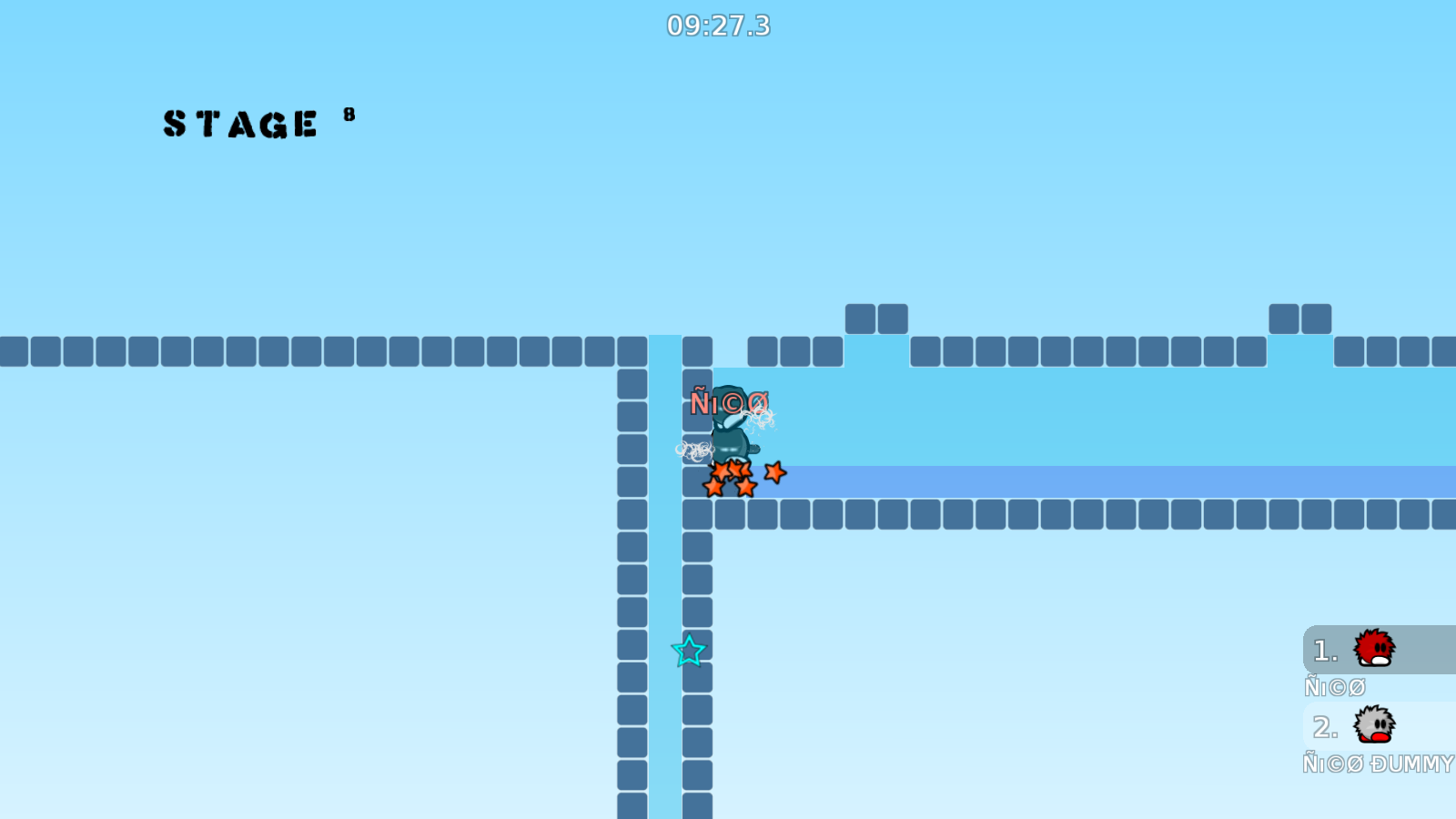The width and height of the screenshot is (1456, 819).
Task: Click the bottom-left orange star in the cluster
Action: tap(714, 487)
